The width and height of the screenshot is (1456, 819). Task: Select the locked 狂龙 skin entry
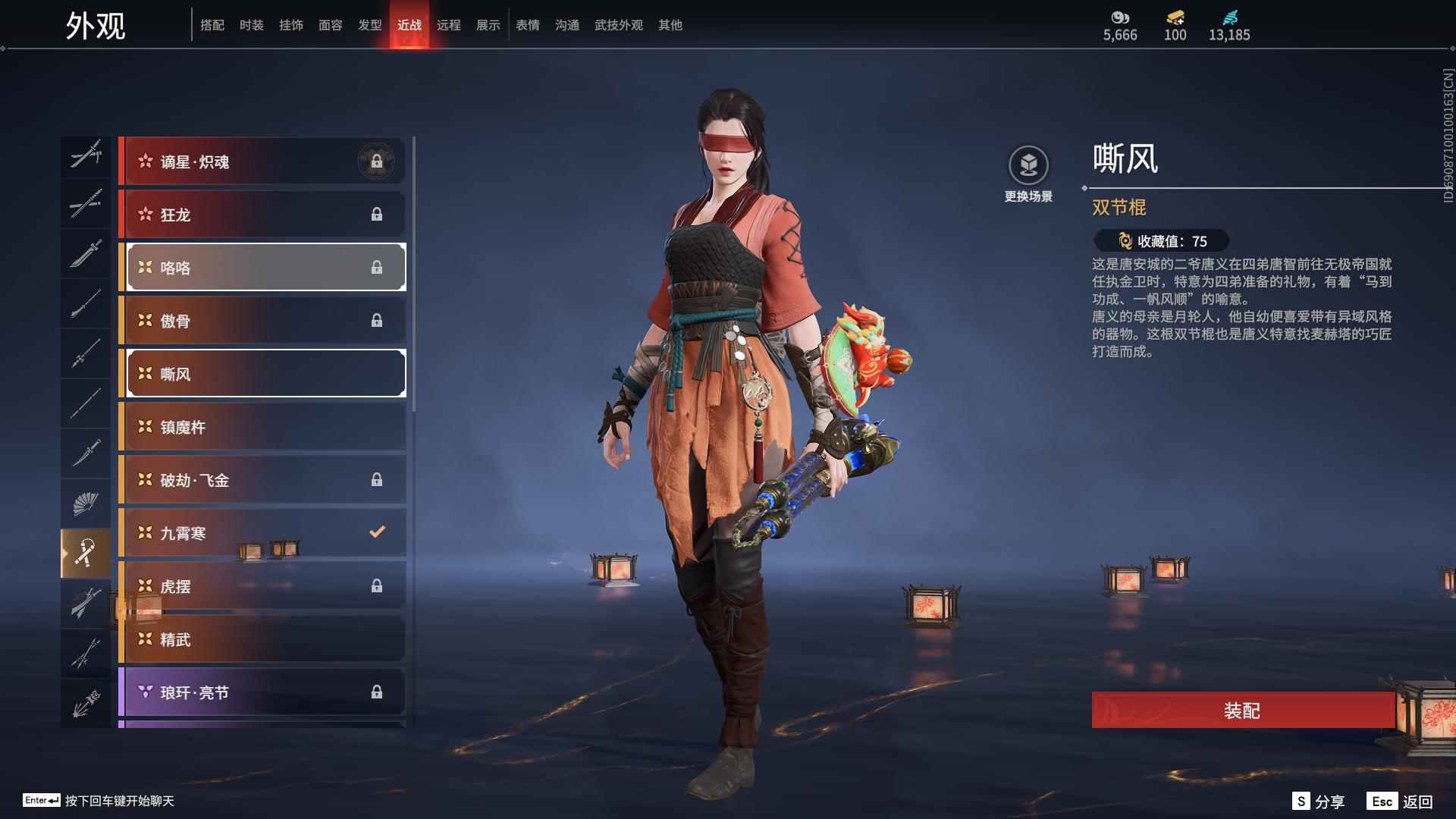coord(262,214)
